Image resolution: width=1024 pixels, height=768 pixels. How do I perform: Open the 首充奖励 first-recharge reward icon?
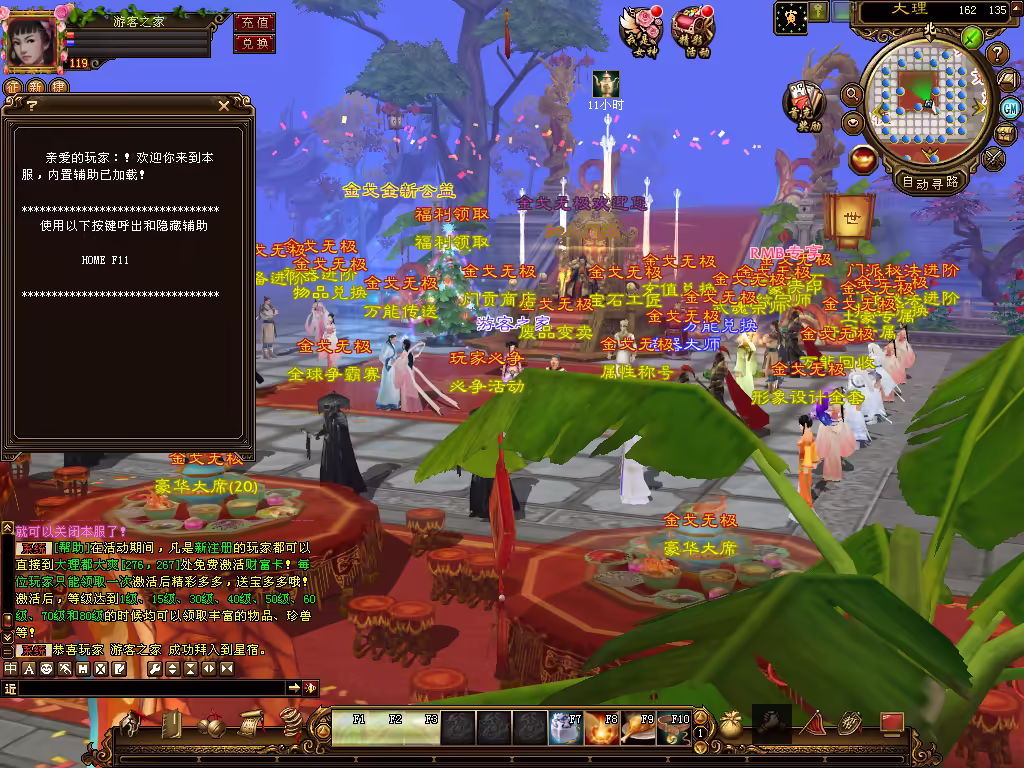803,105
